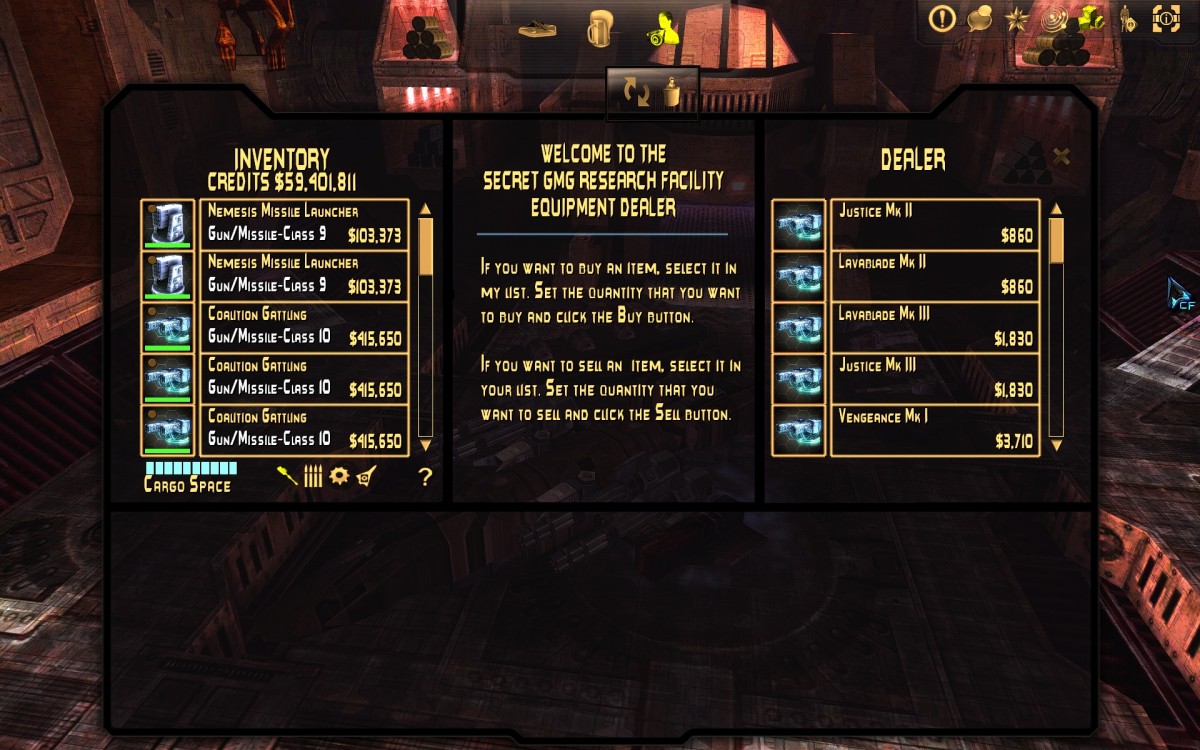Close the equipment dealer window
The image size is (1200, 750).
click(1062, 156)
